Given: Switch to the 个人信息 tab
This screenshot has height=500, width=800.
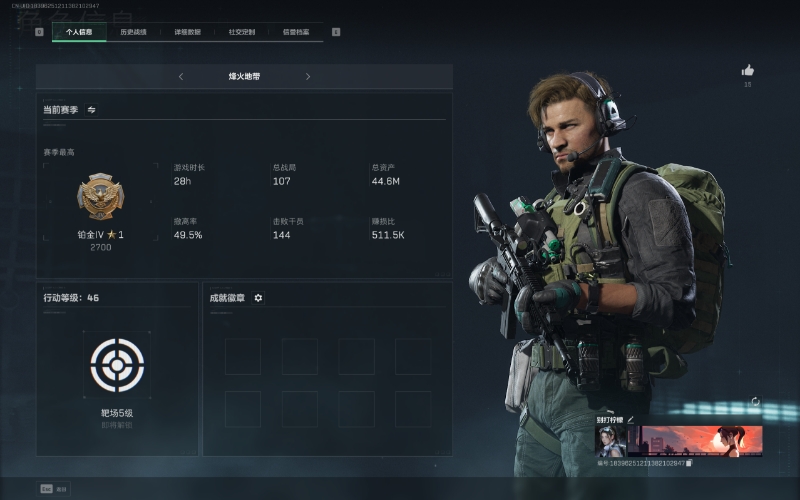Looking at the screenshot, I should click(x=79, y=32).
